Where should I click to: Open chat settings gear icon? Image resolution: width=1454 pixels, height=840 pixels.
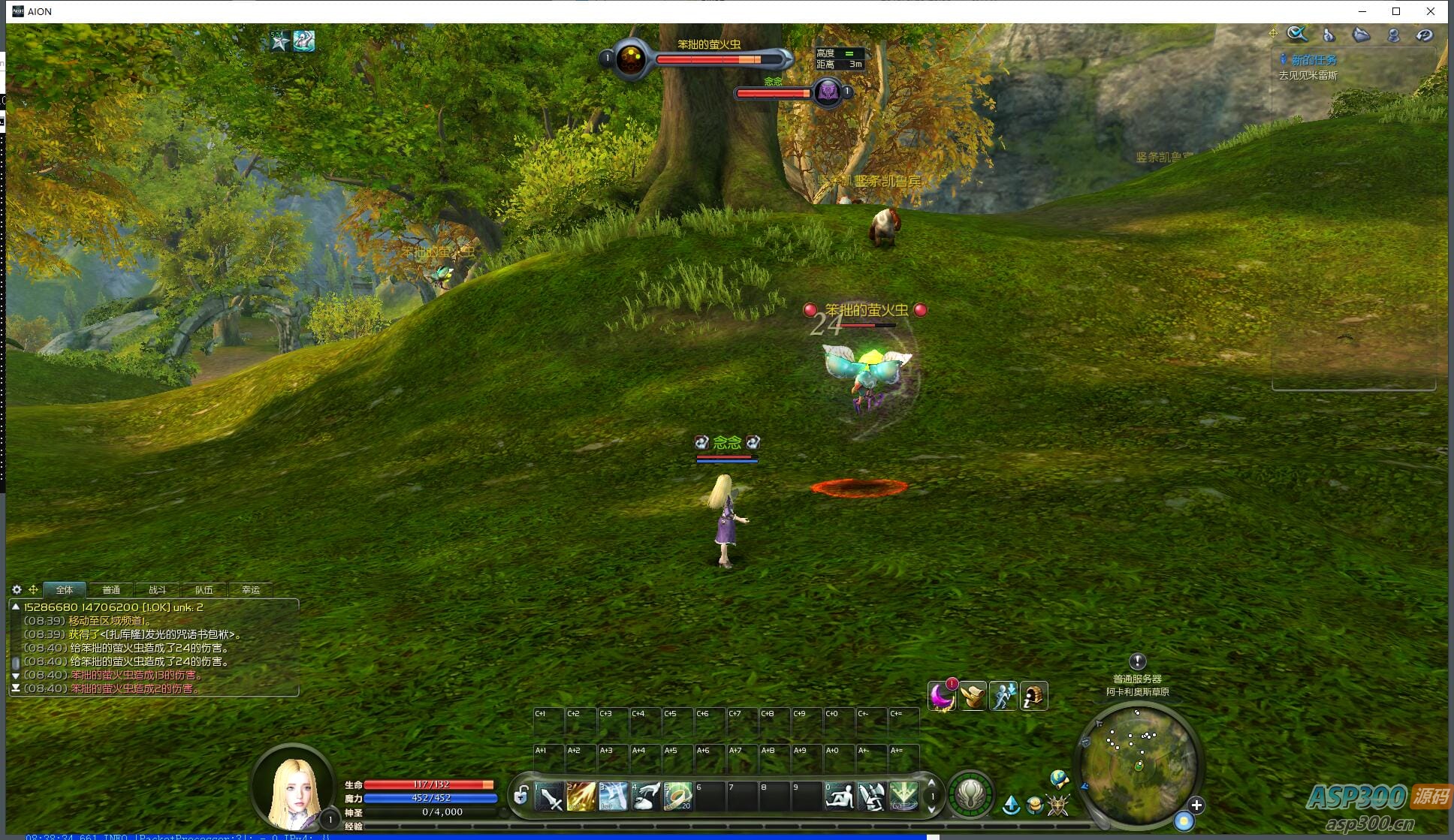pos(17,590)
